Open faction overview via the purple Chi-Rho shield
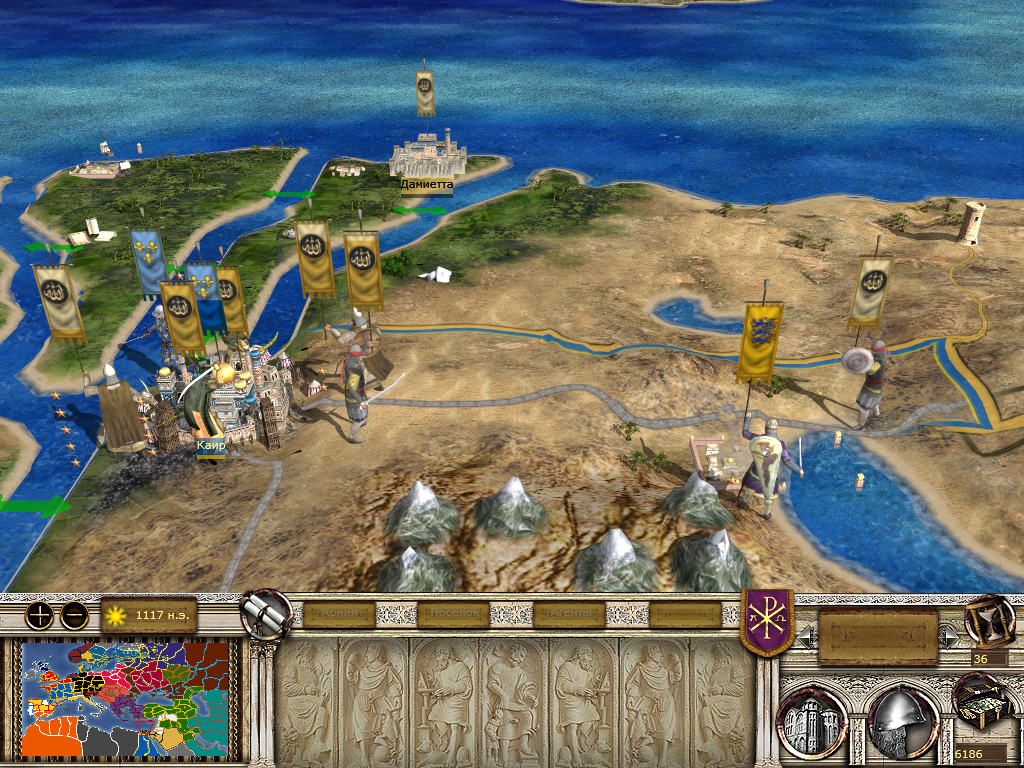The height and width of the screenshot is (768, 1024). pyautogui.click(x=767, y=620)
